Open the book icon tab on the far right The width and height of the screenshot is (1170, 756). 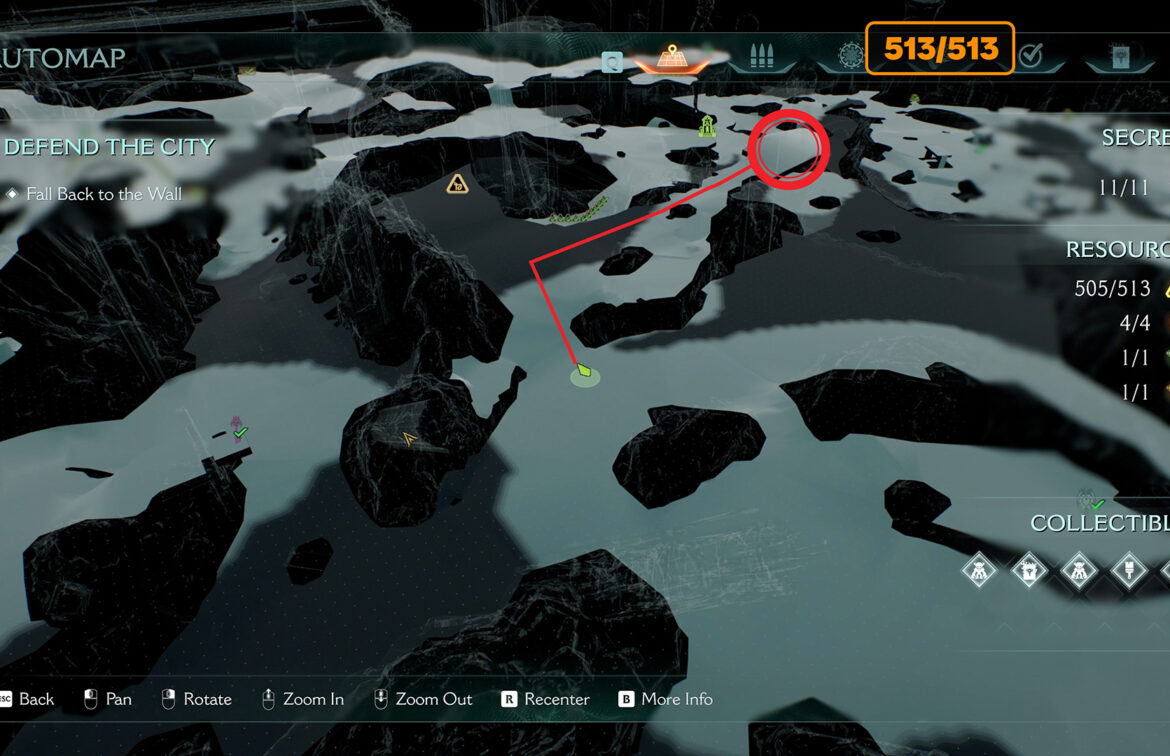[x=1119, y=57]
